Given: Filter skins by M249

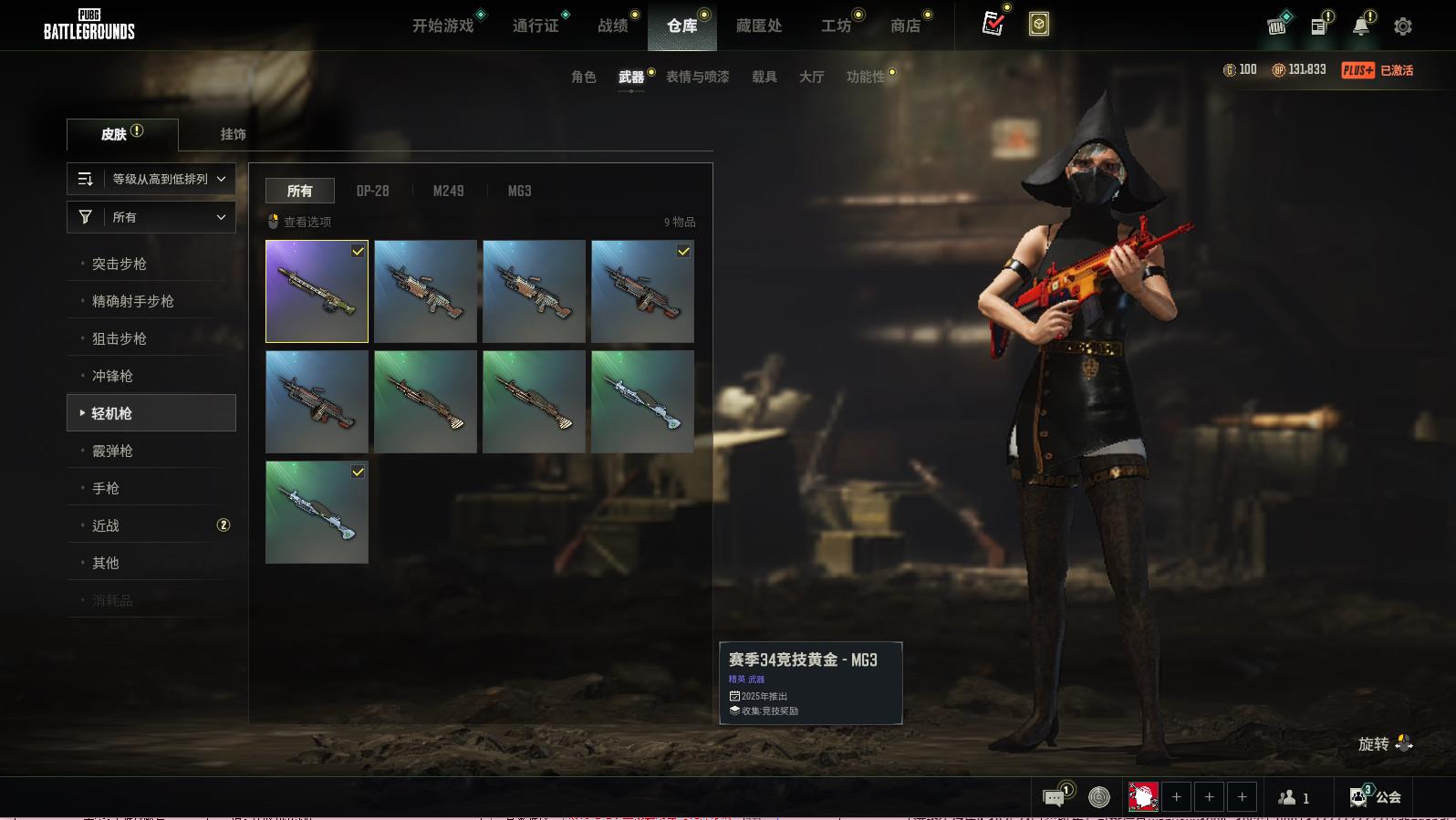Looking at the screenshot, I should [448, 191].
